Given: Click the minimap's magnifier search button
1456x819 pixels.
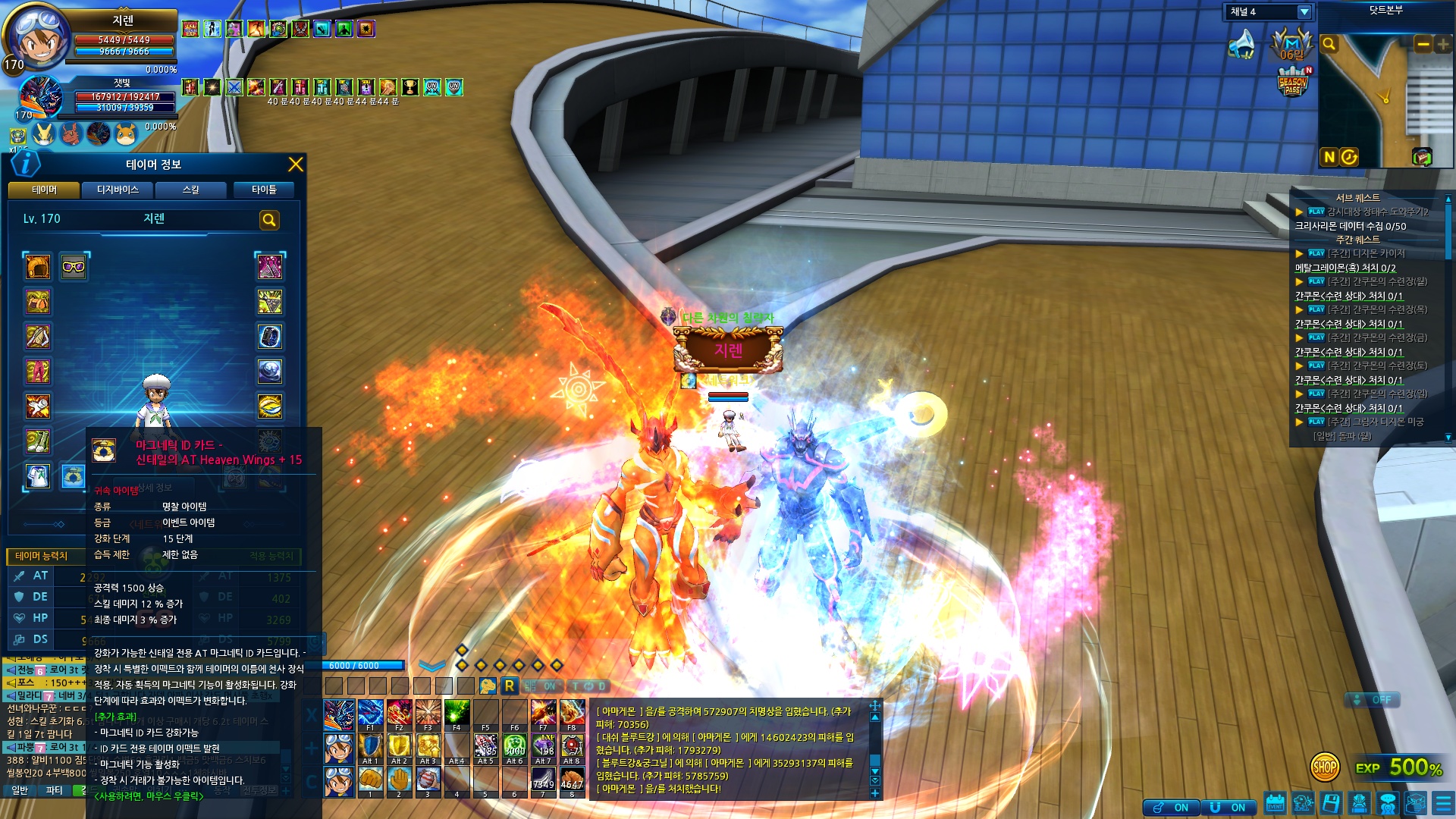Looking at the screenshot, I should pos(1329,44).
